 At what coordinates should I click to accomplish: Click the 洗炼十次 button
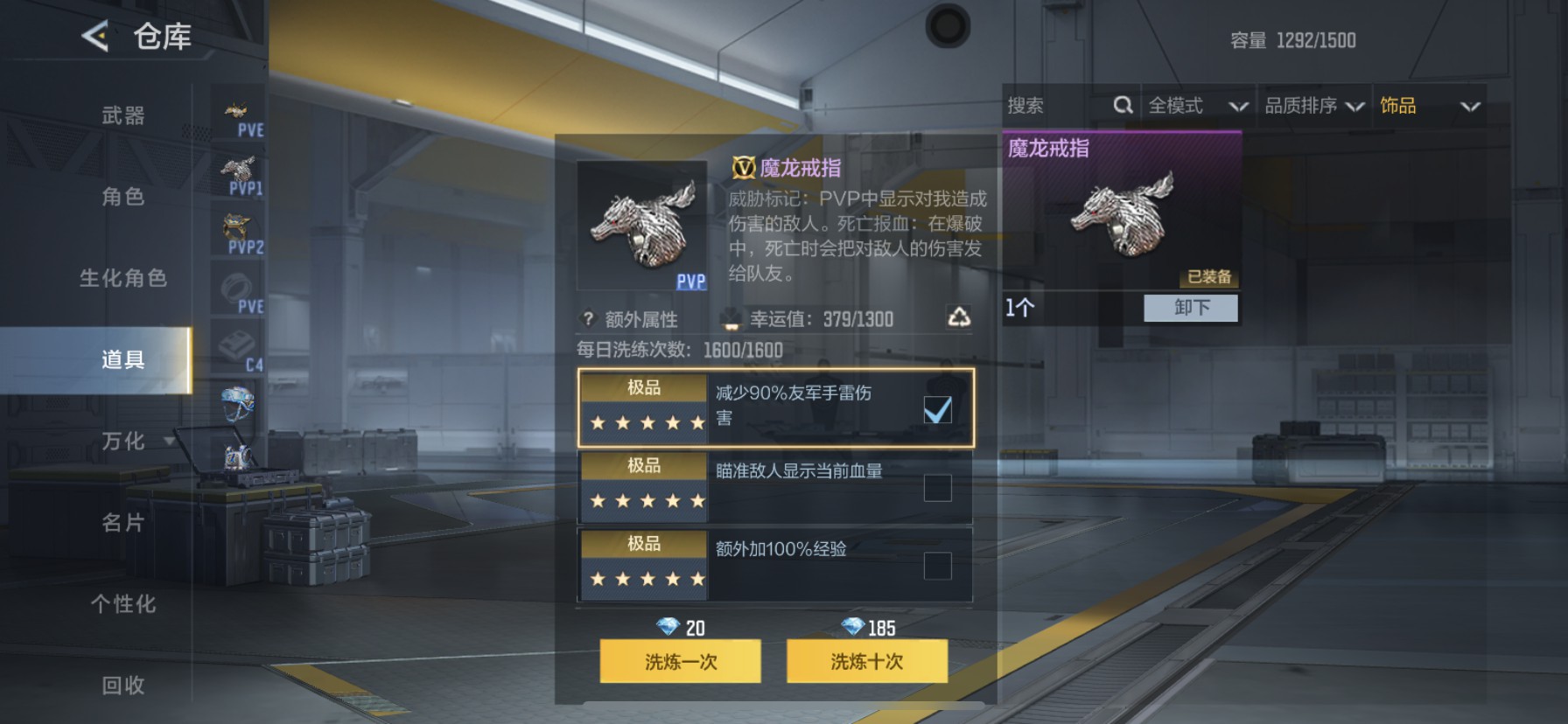866,662
